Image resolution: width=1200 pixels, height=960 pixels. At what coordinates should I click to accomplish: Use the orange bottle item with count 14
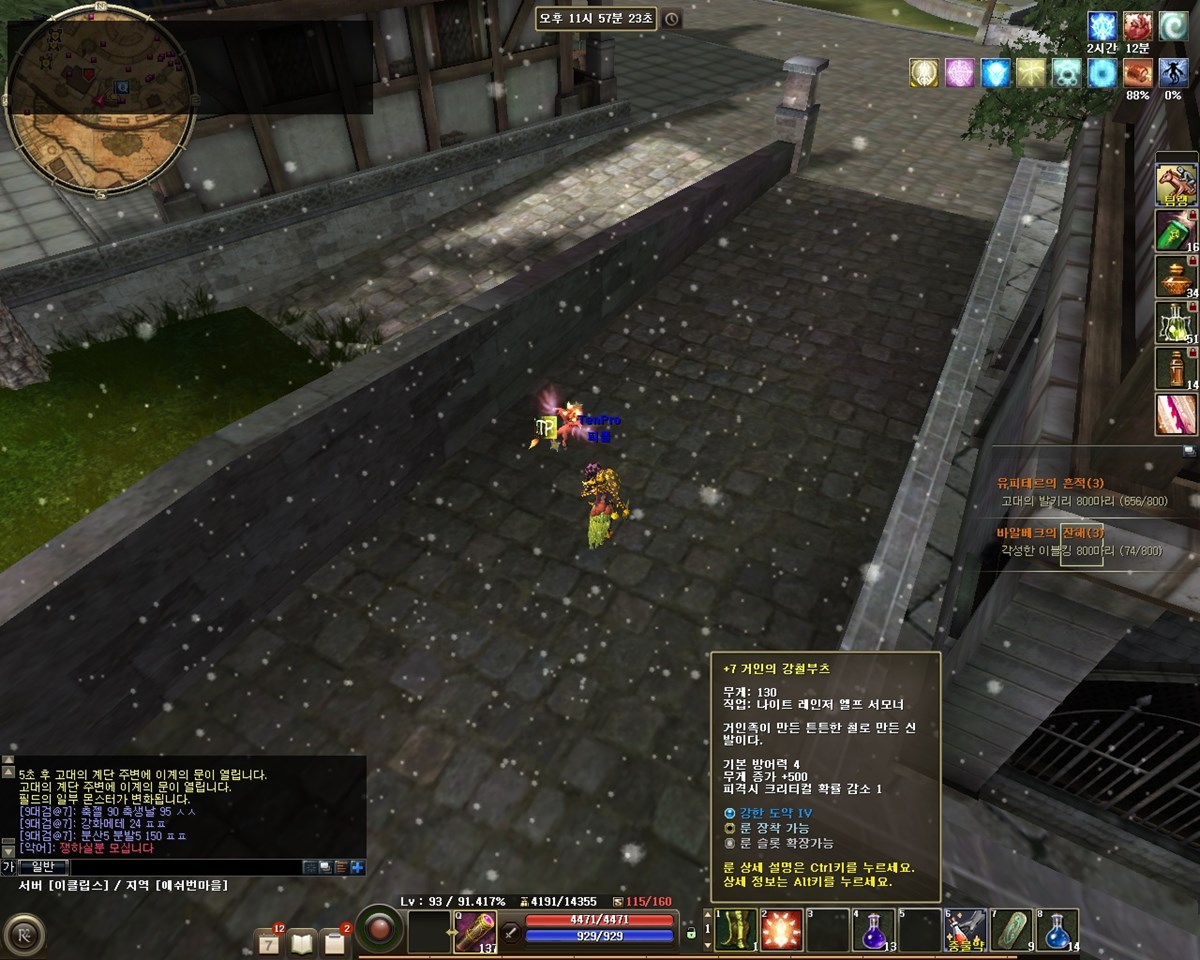[1177, 368]
